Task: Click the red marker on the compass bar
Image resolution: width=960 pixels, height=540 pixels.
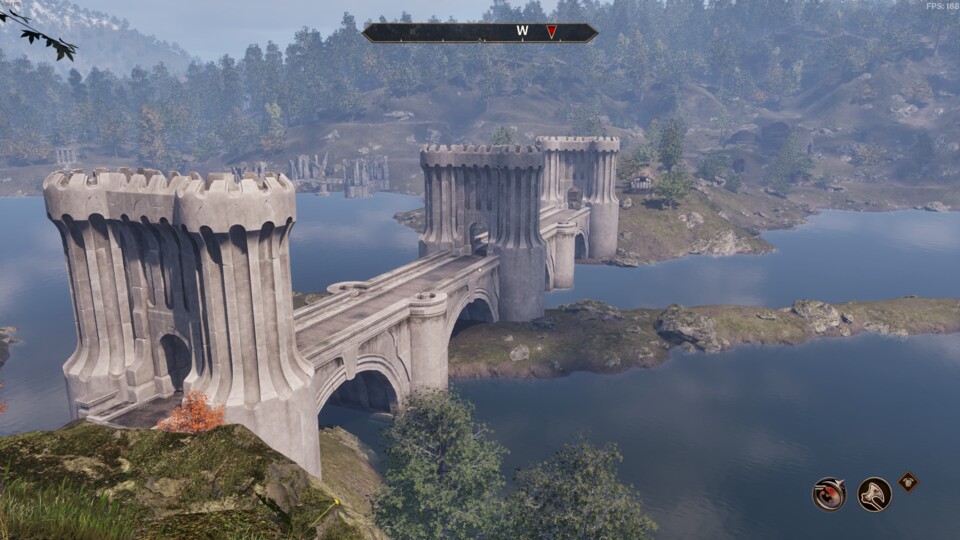Action: [x=551, y=32]
